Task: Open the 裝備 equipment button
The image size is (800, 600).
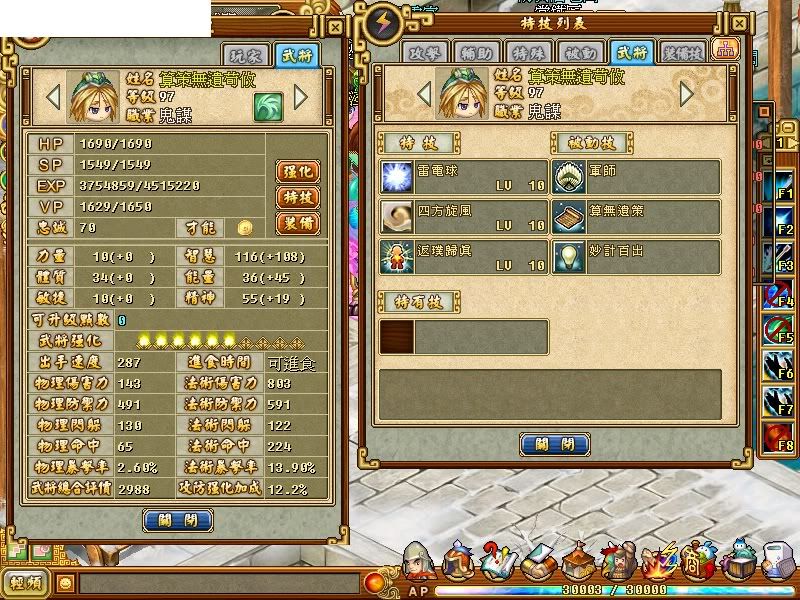Action: click(297, 222)
